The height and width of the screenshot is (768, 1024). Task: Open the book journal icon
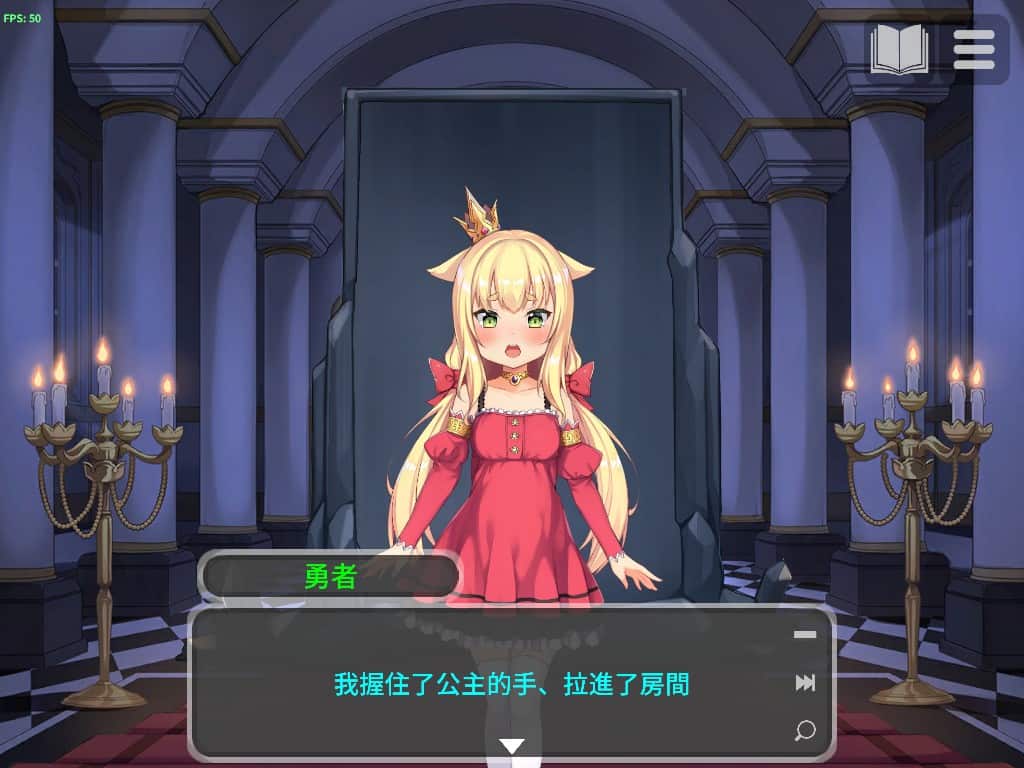point(899,49)
